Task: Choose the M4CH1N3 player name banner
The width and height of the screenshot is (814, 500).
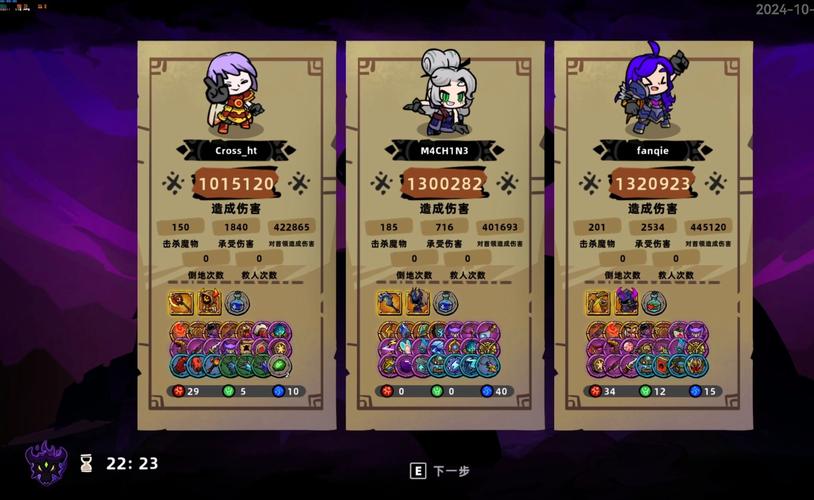Action: [x=445, y=150]
